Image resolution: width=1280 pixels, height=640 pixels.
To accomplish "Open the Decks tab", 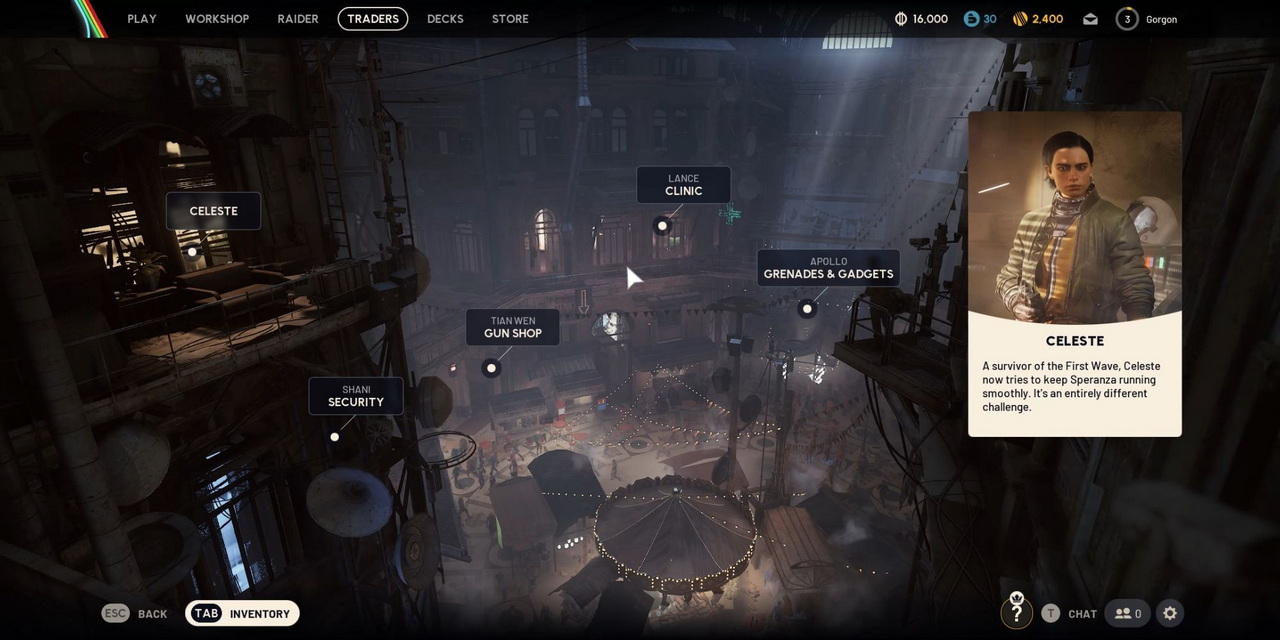I will pyautogui.click(x=445, y=19).
